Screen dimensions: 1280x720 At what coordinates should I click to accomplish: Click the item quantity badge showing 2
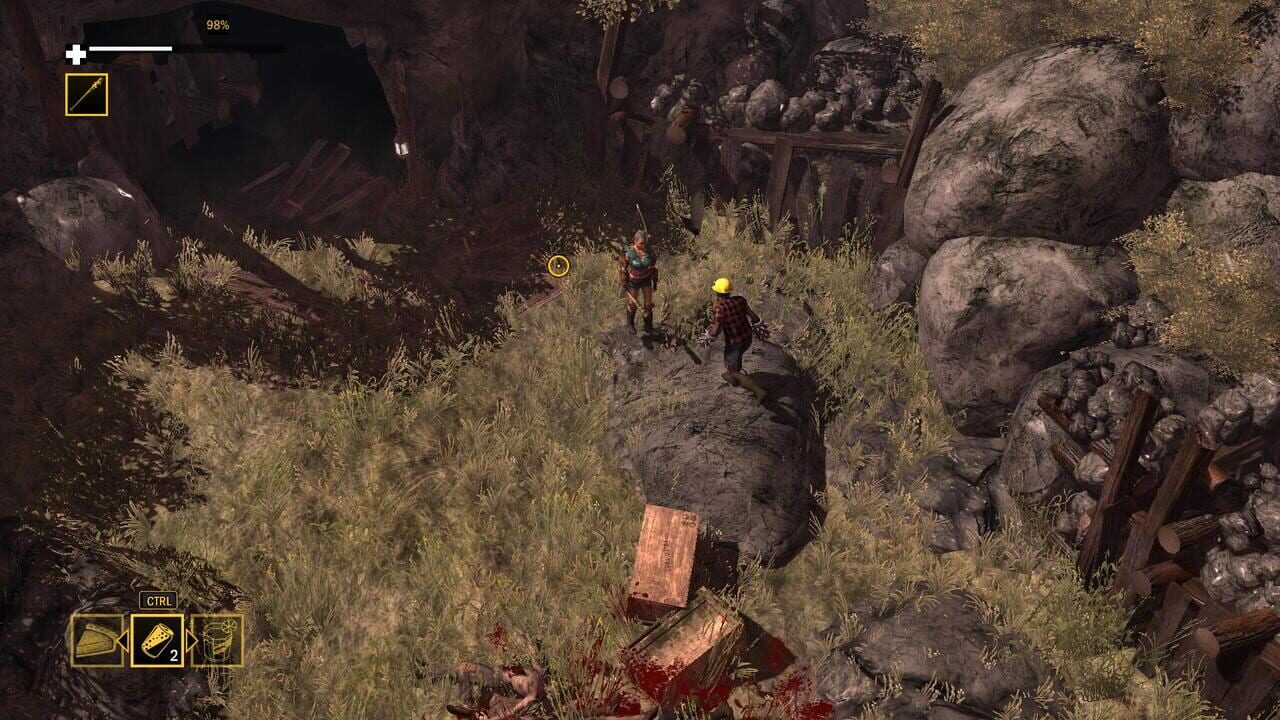175,654
